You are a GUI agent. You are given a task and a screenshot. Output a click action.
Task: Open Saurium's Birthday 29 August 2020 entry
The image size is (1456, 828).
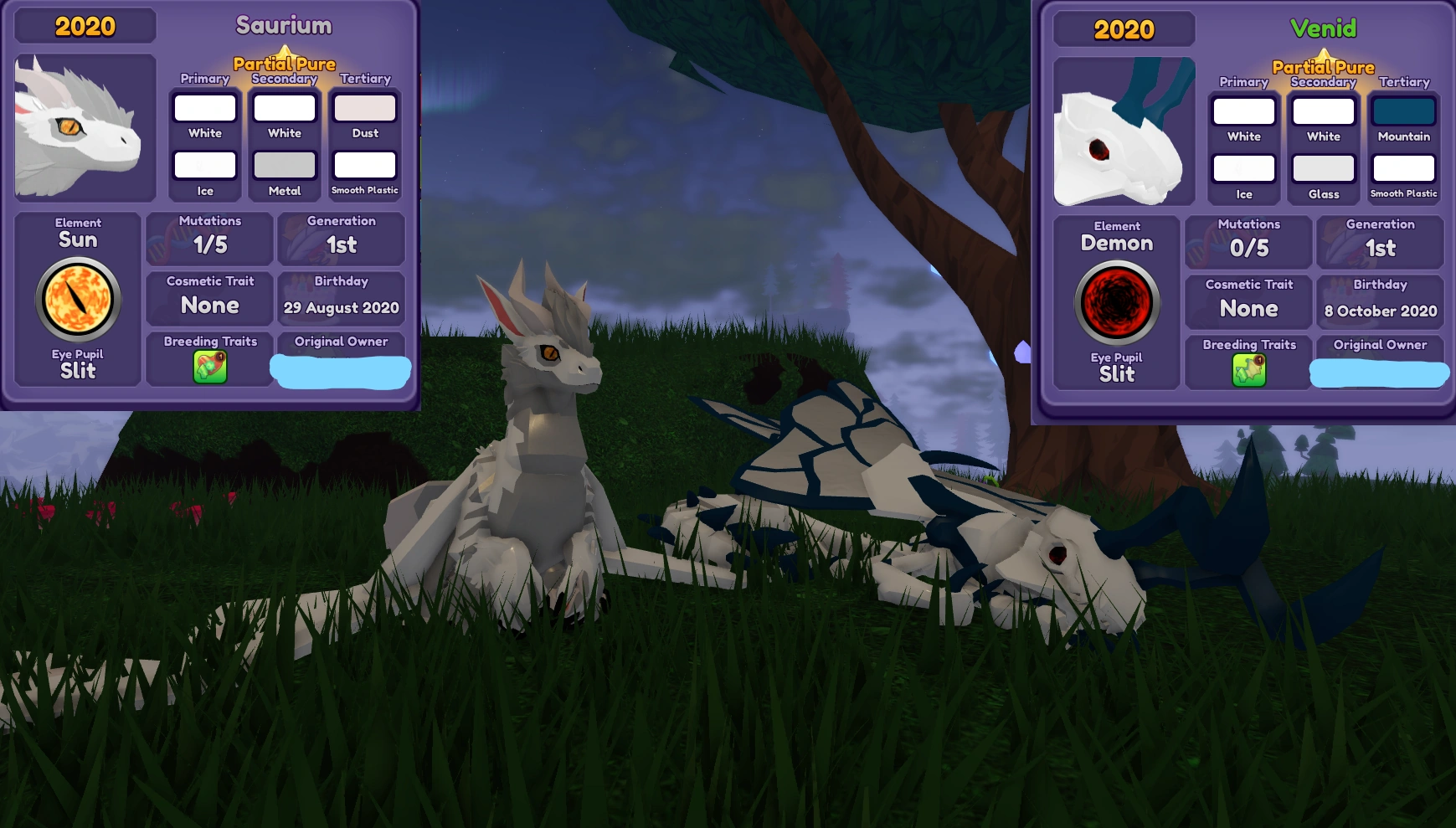[341, 299]
